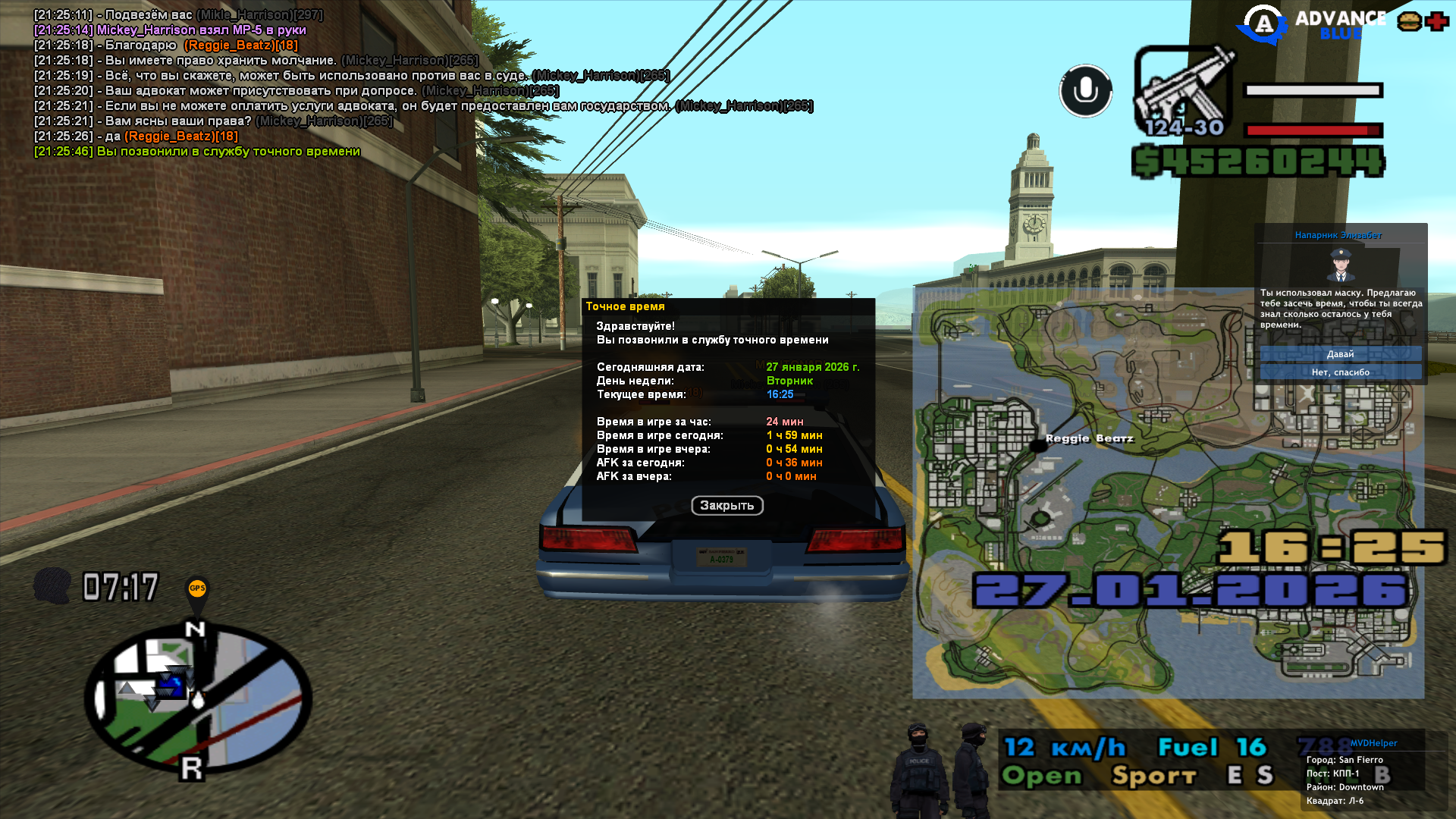Click the orange GPS marker icon
The height and width of the screenshot is (819, 1456).
click(x=197, y=589)
